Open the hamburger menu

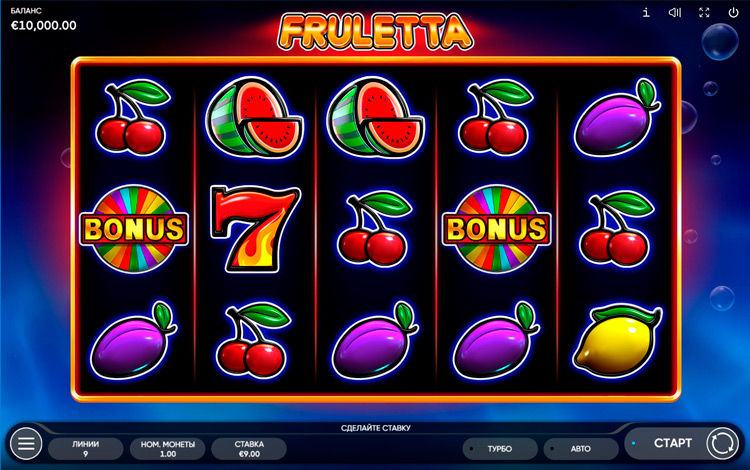point(26,443)
